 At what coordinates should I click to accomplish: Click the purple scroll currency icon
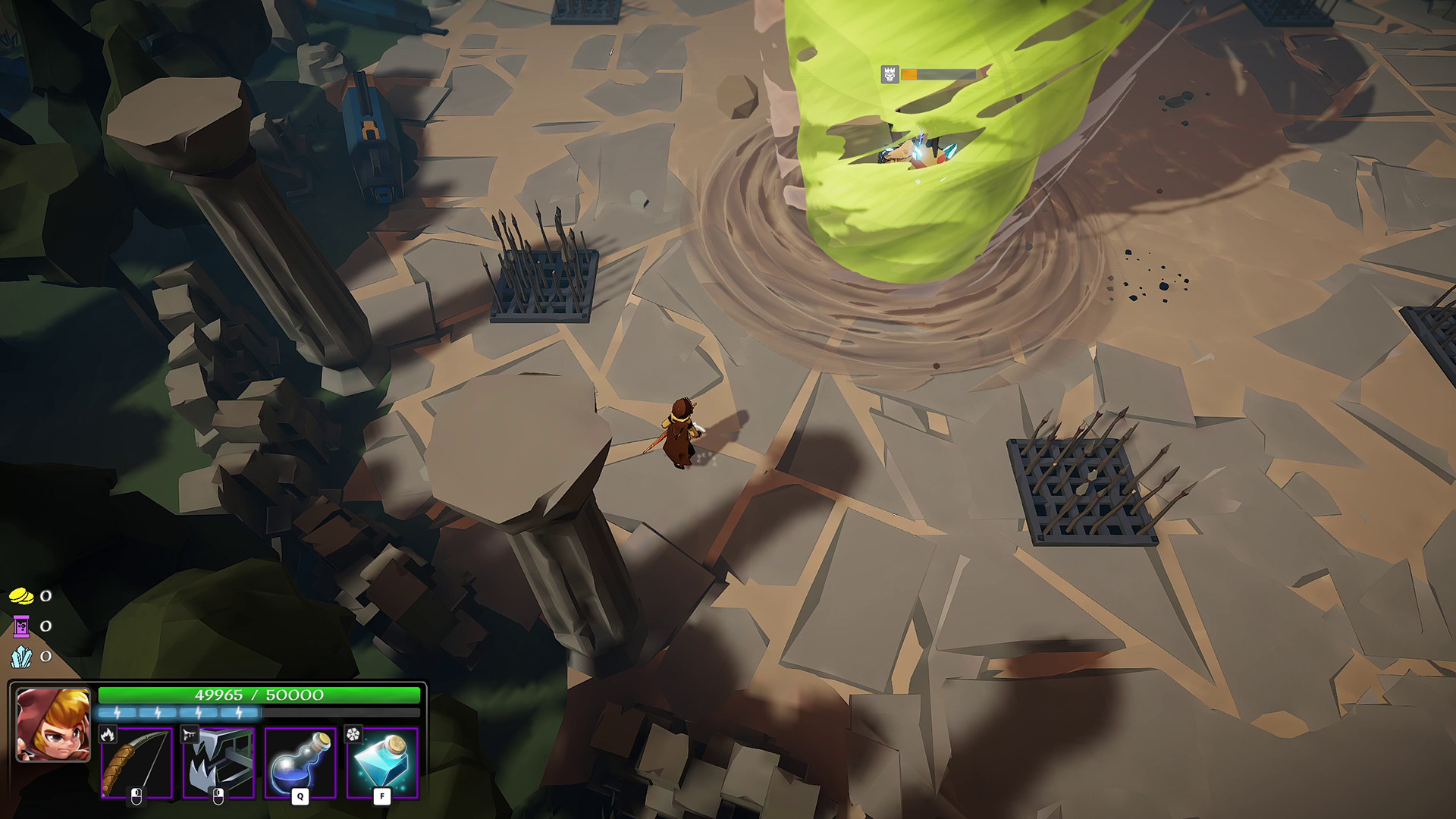pyautogui.click(x=21, y=626)
